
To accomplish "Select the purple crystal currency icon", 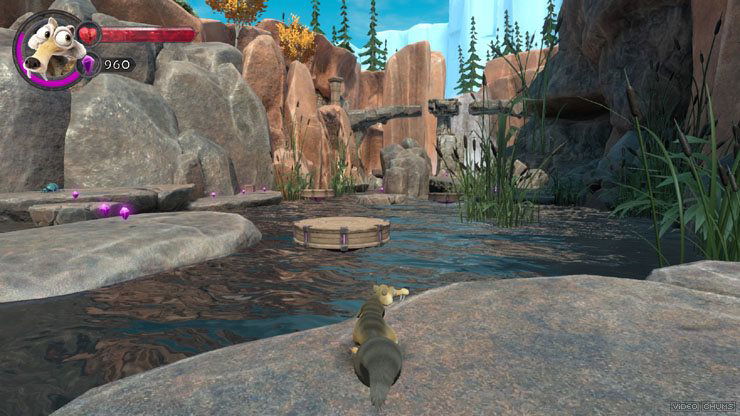I will 88,65.
